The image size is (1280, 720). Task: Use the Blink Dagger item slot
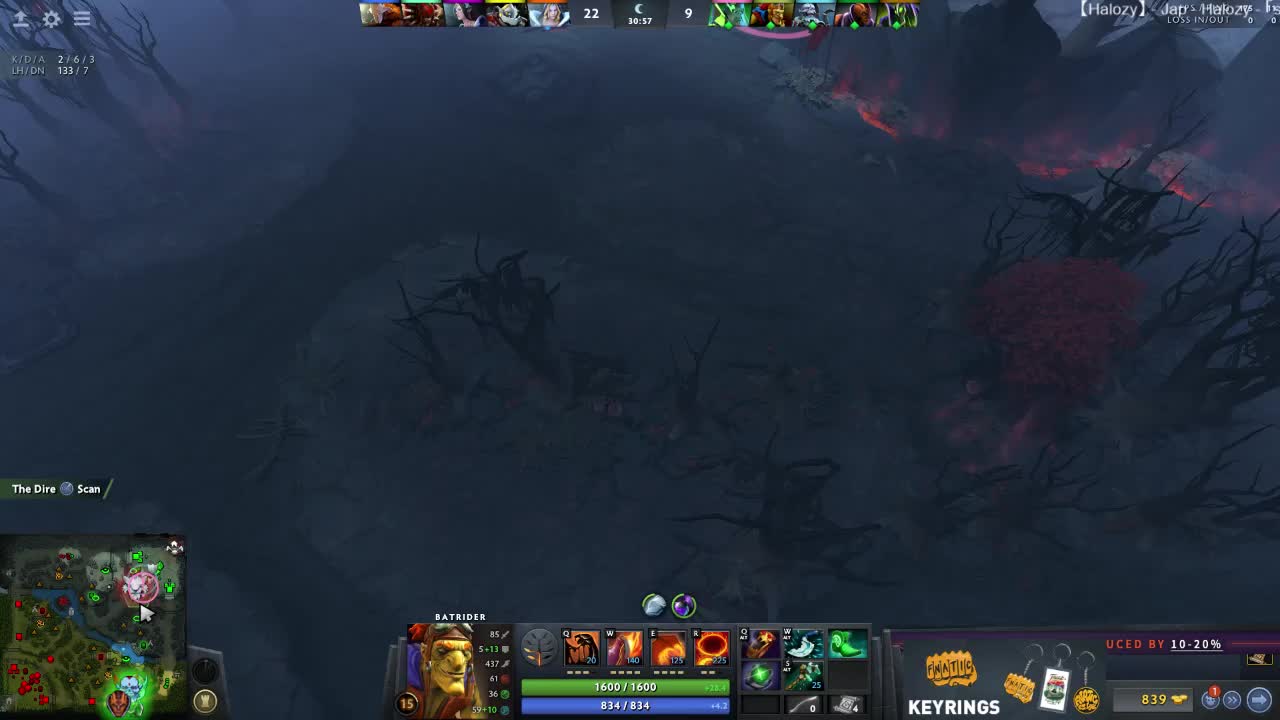803,644
